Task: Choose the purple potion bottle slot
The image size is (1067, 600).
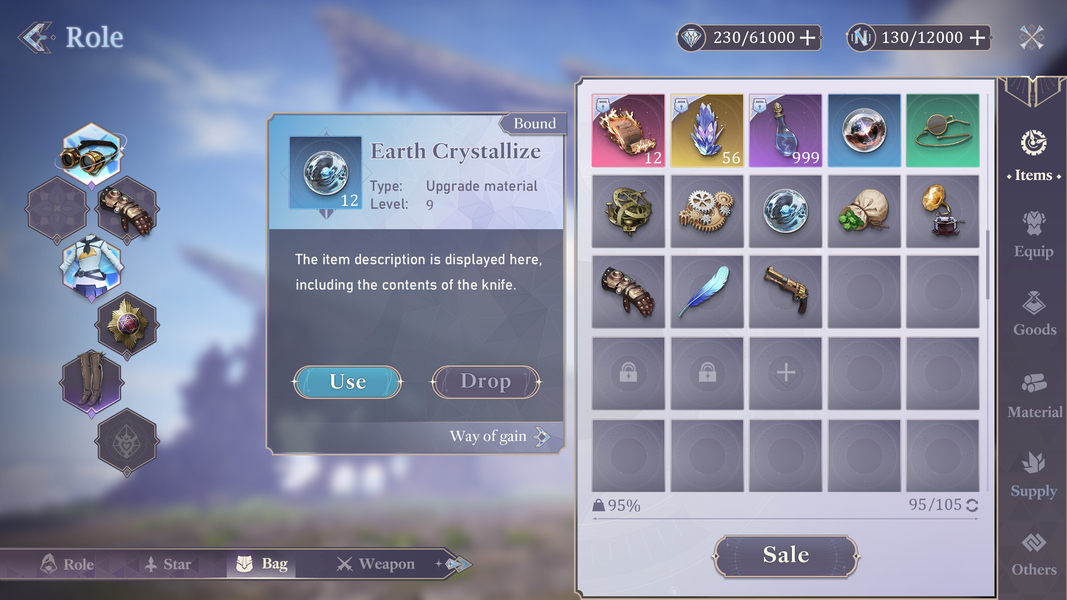Action: (785, 131)
